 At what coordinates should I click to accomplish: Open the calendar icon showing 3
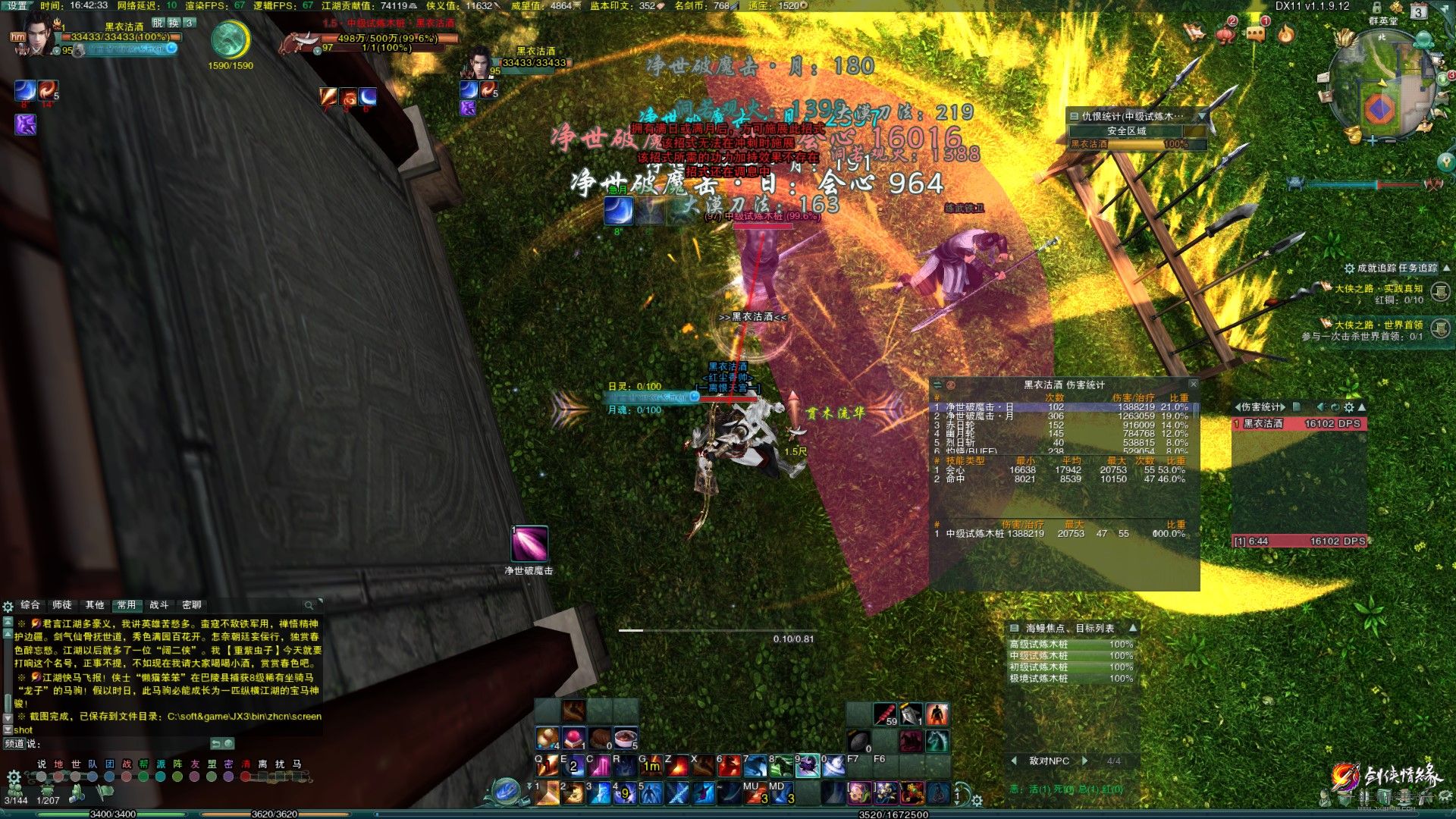1418,12
